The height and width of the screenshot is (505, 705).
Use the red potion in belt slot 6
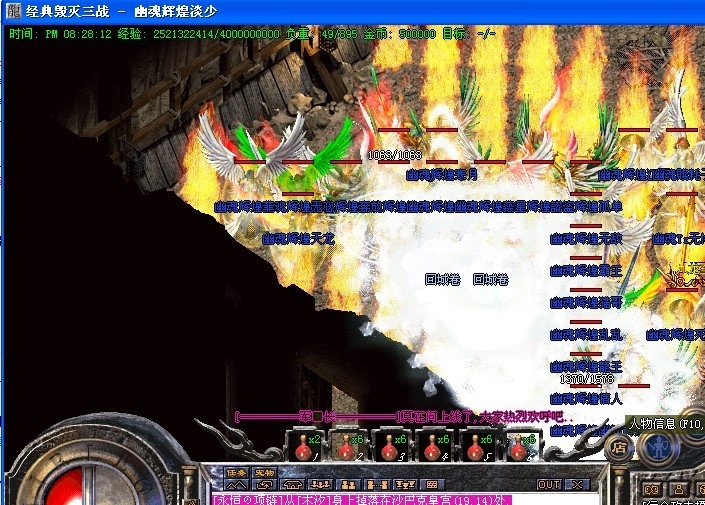519,446
